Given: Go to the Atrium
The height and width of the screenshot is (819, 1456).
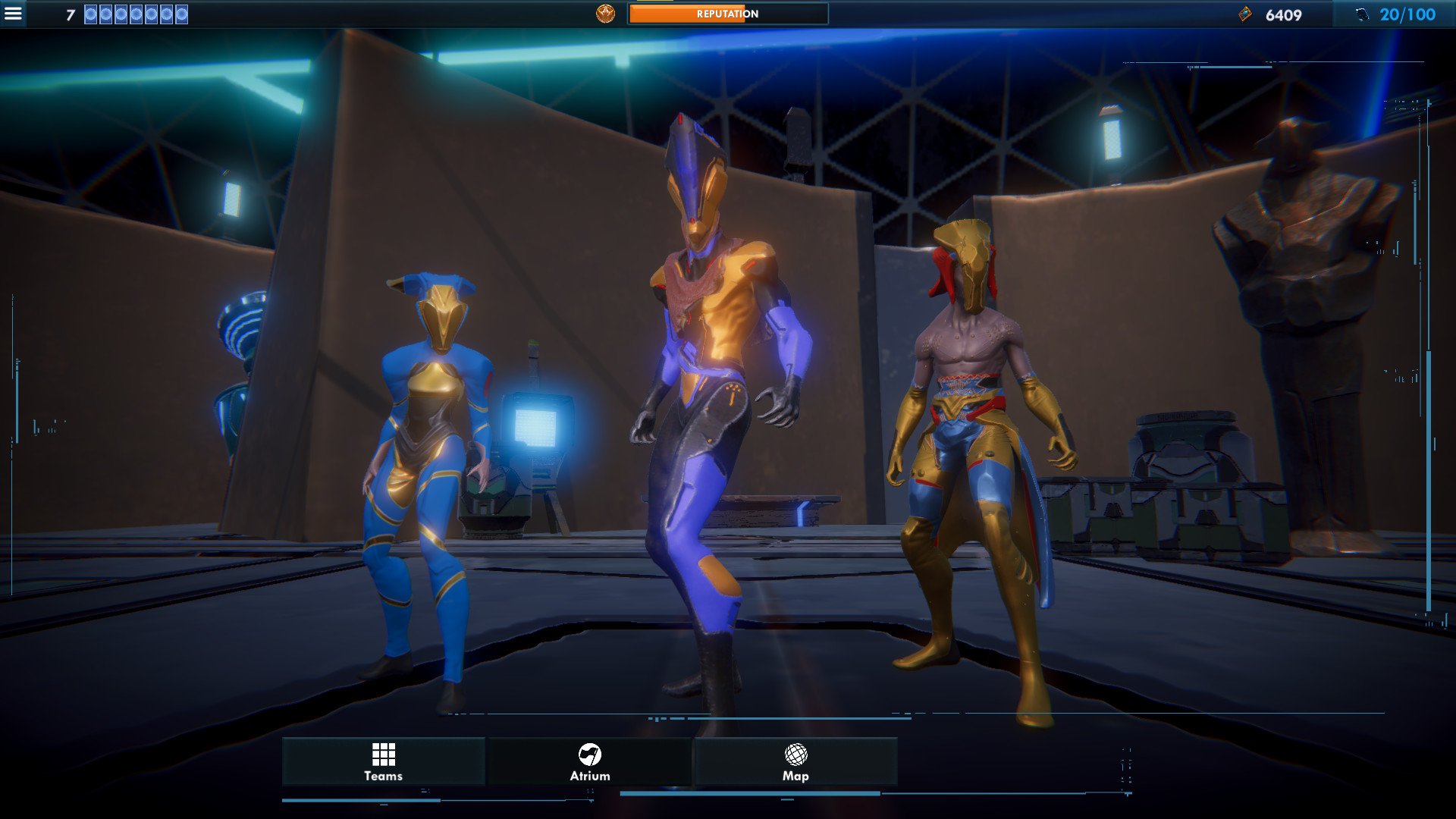Looking at the screenshot, I should pos(590,761).
